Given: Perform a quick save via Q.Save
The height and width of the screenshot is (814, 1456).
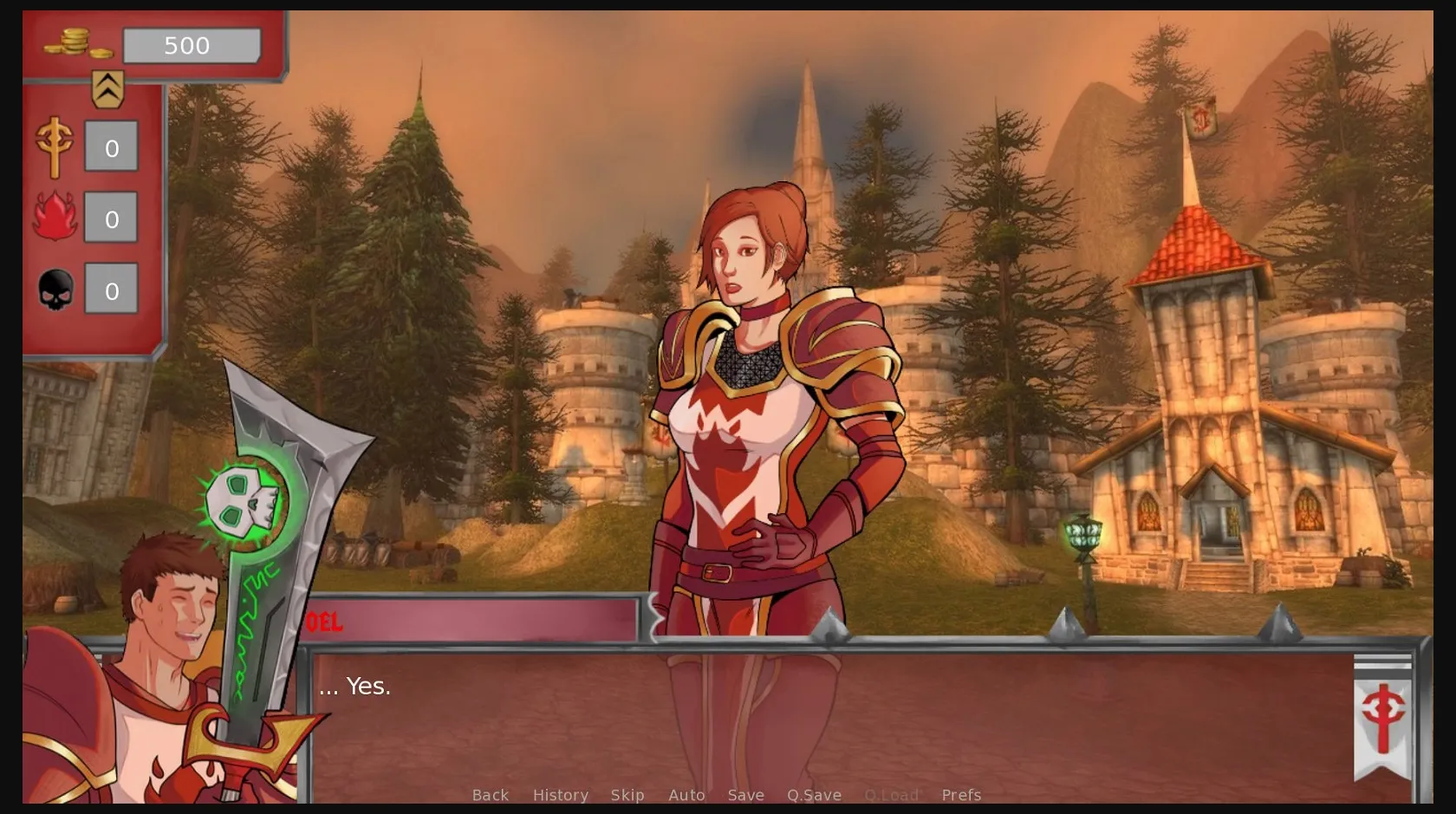Looking at the screenshot, I should [x=813, y=795].
